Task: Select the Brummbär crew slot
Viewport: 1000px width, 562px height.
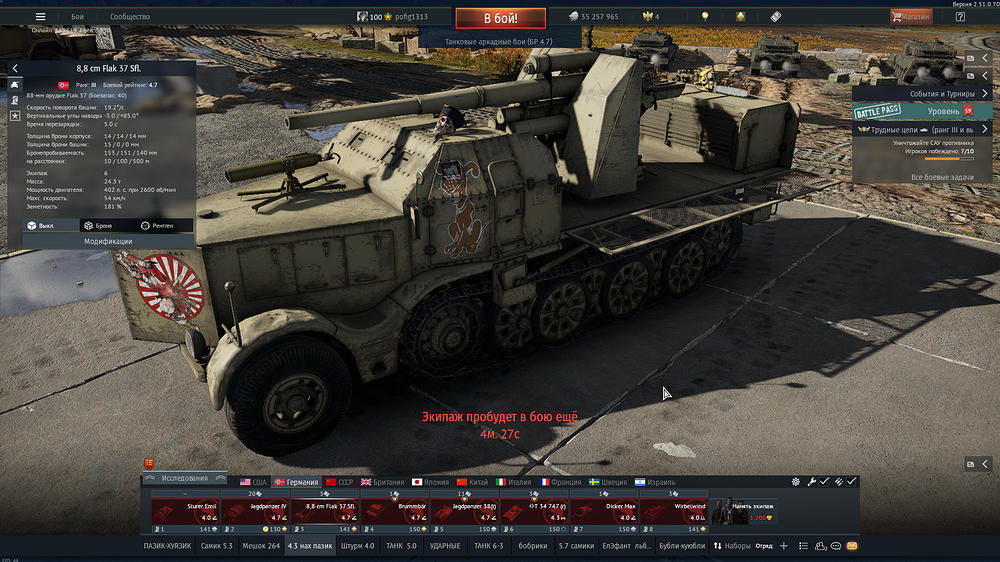Action: point(393,510)
